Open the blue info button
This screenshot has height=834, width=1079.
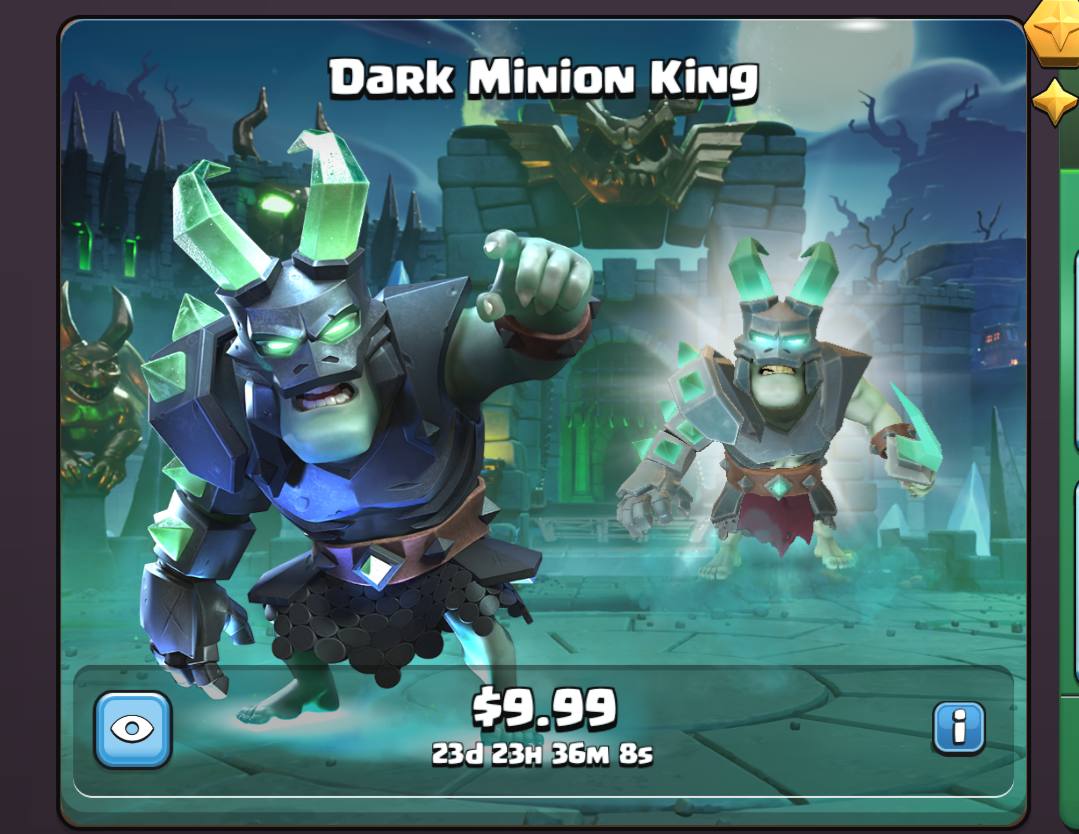coord(958,727)
